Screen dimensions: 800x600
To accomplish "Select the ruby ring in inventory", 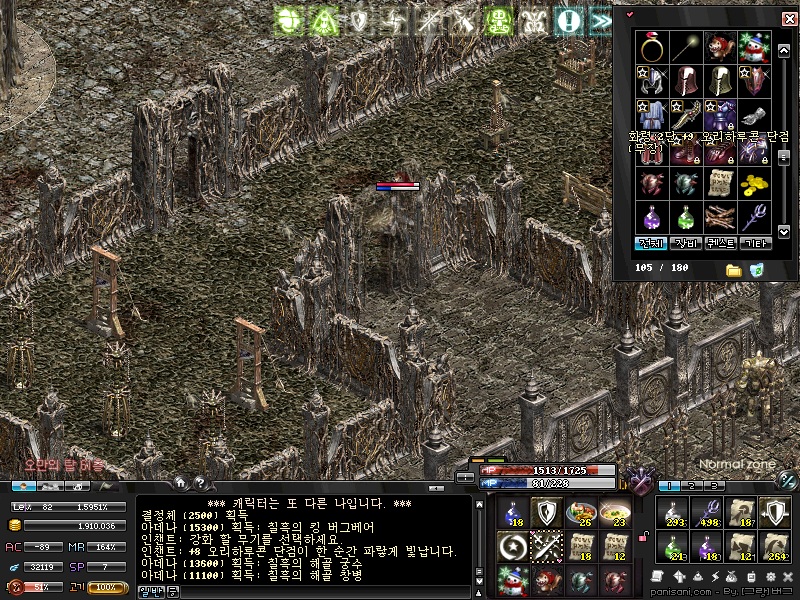I will (652, 47).
